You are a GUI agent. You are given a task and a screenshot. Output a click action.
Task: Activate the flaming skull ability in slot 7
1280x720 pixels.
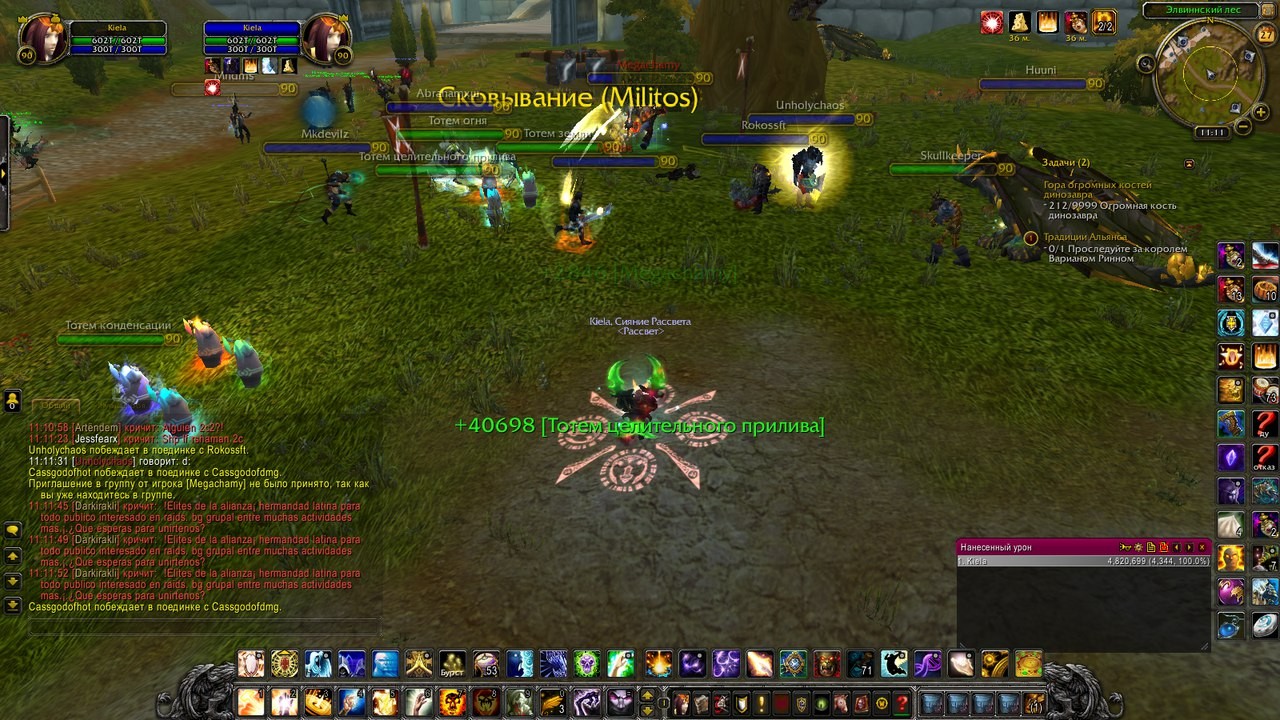[x=452, y=702]
